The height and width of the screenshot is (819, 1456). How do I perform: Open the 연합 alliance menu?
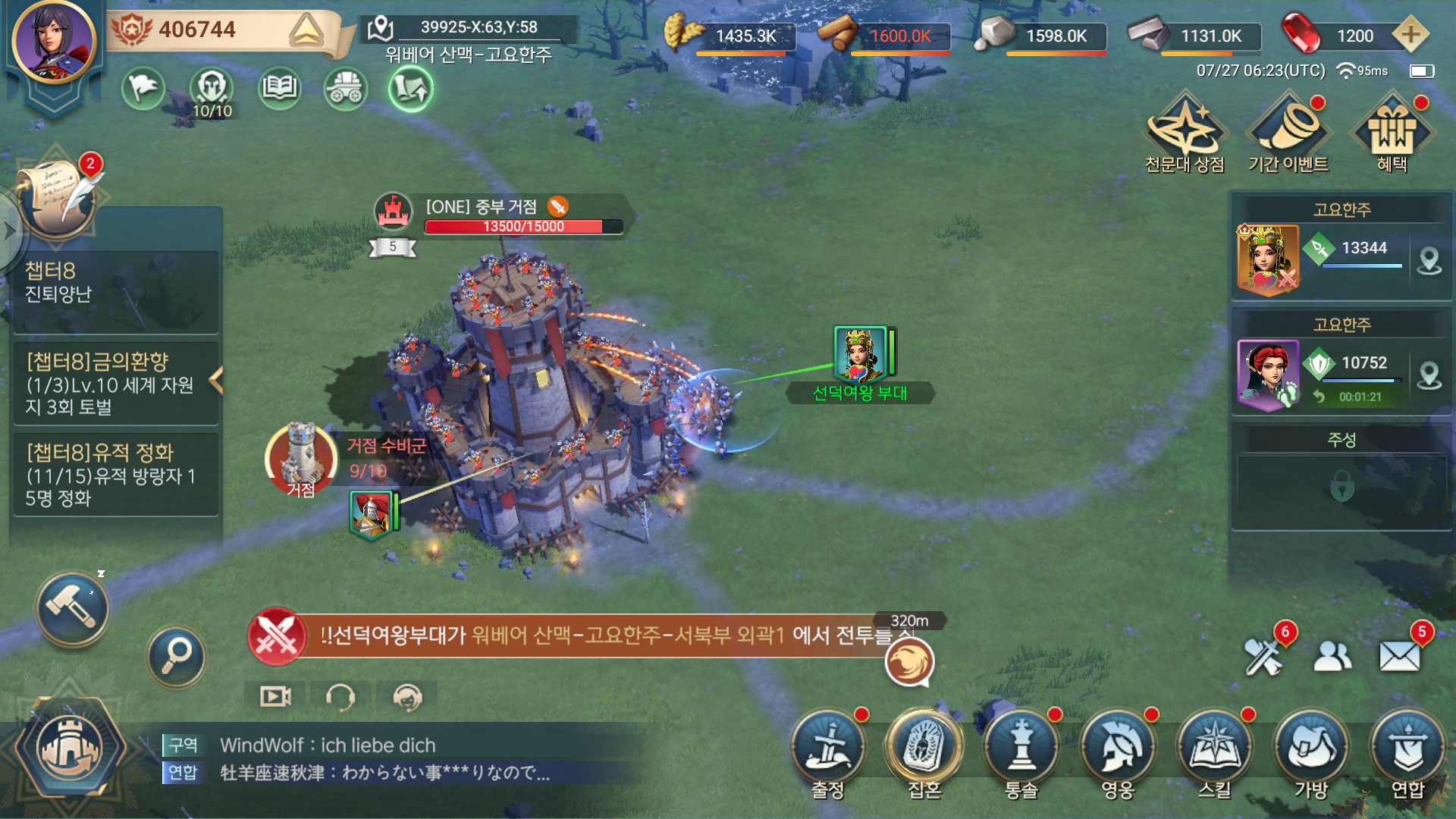coord(1408,749)
